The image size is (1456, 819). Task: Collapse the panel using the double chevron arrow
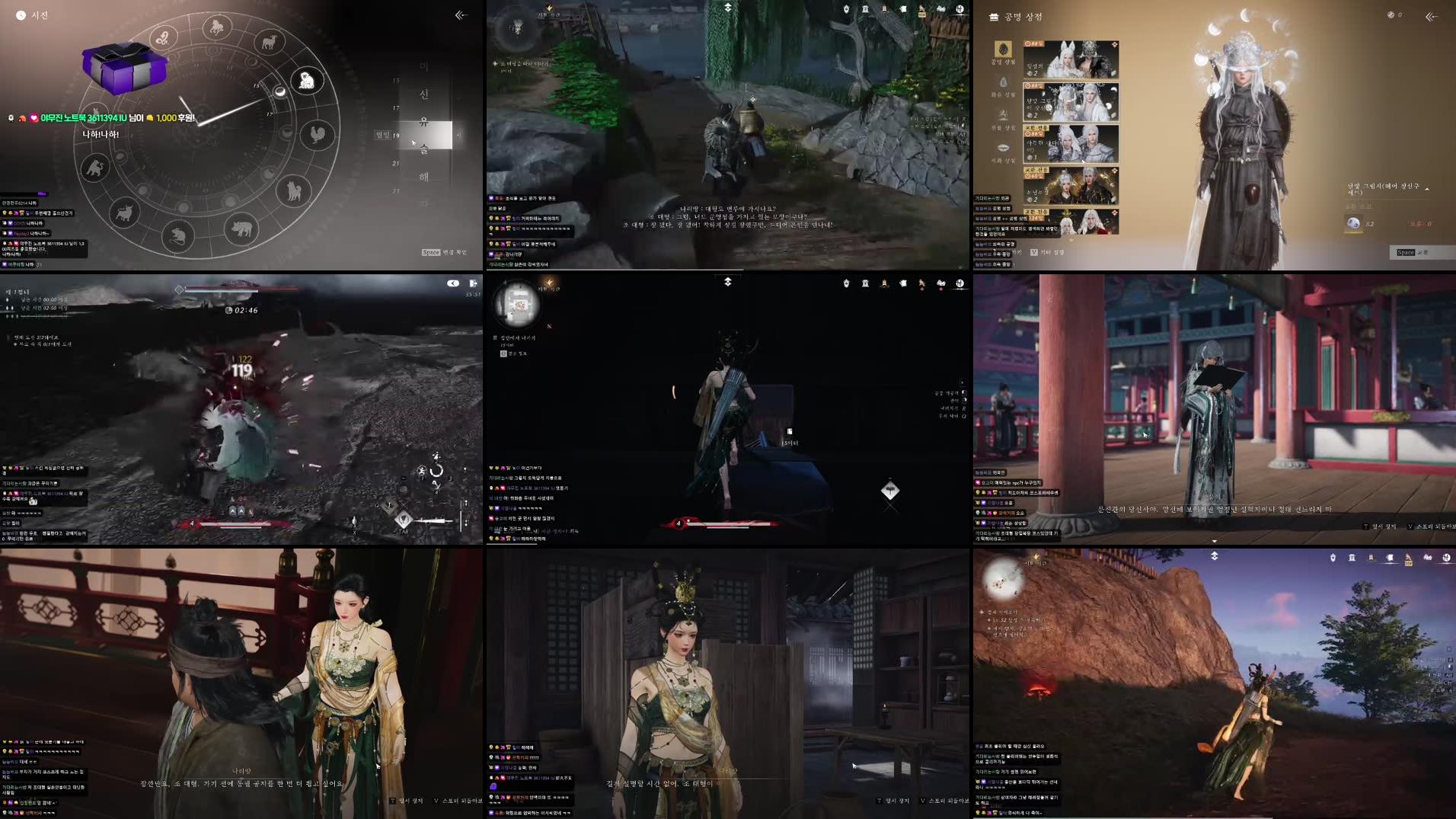1432,16
